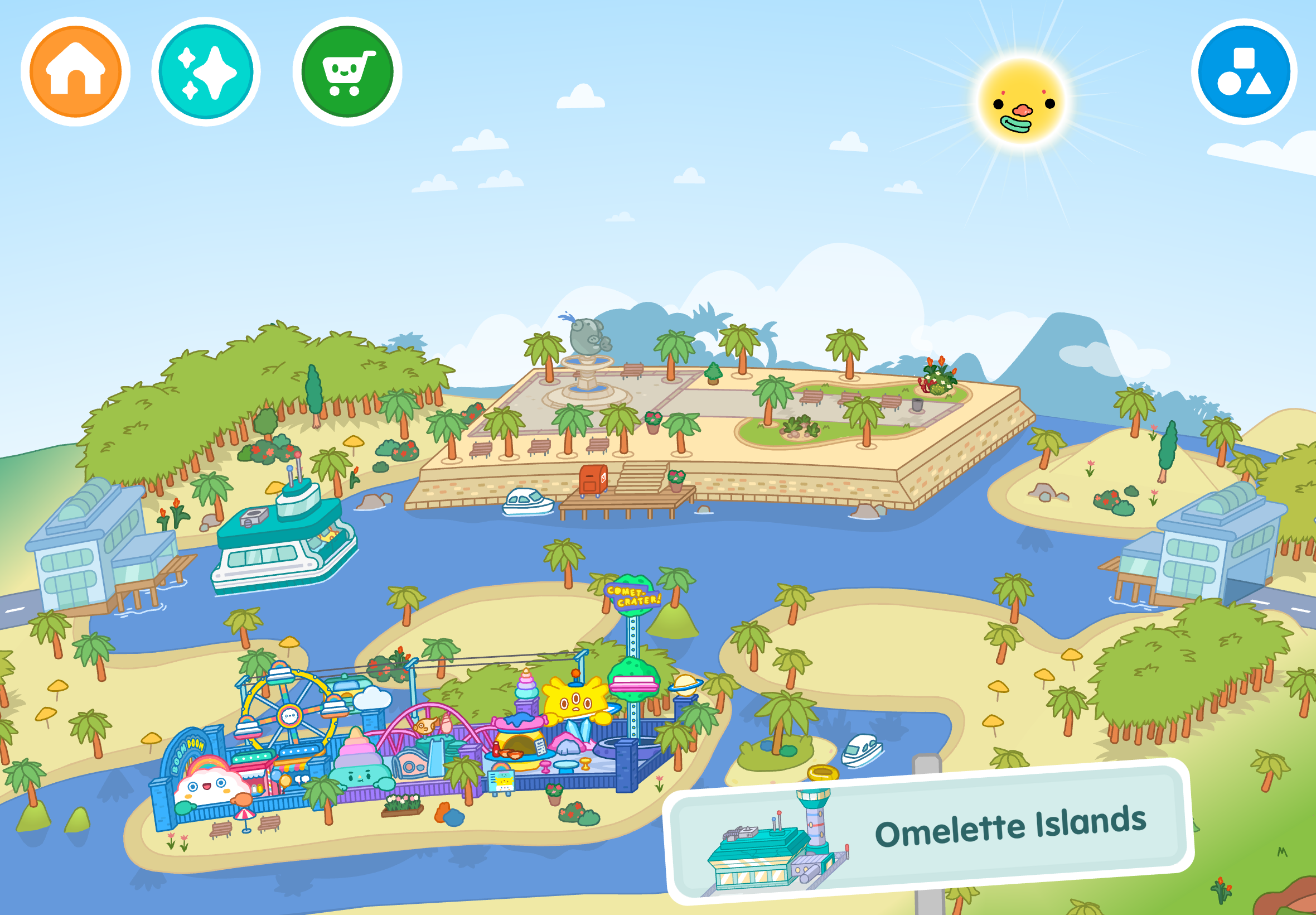The image size is (1316, 915).
Task: Open the teal sparkle stars menu
Action: [206, 71]
